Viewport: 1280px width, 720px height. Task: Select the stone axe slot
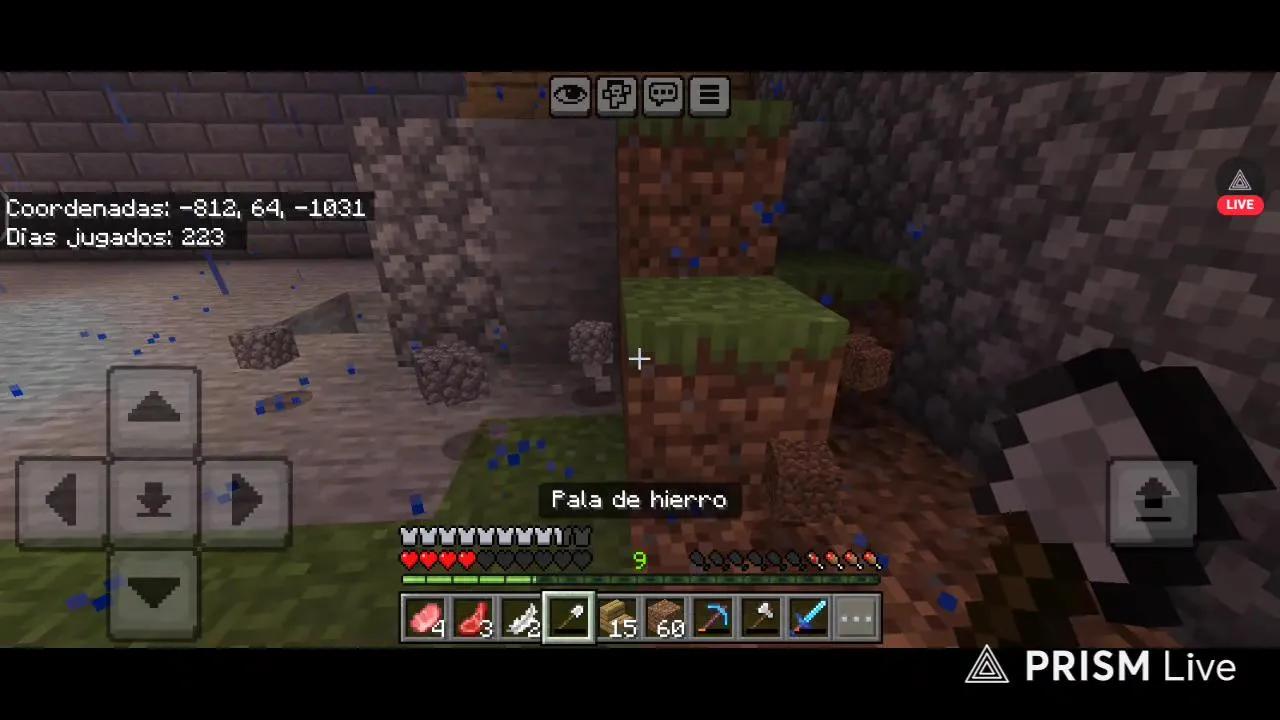[761, 617]
